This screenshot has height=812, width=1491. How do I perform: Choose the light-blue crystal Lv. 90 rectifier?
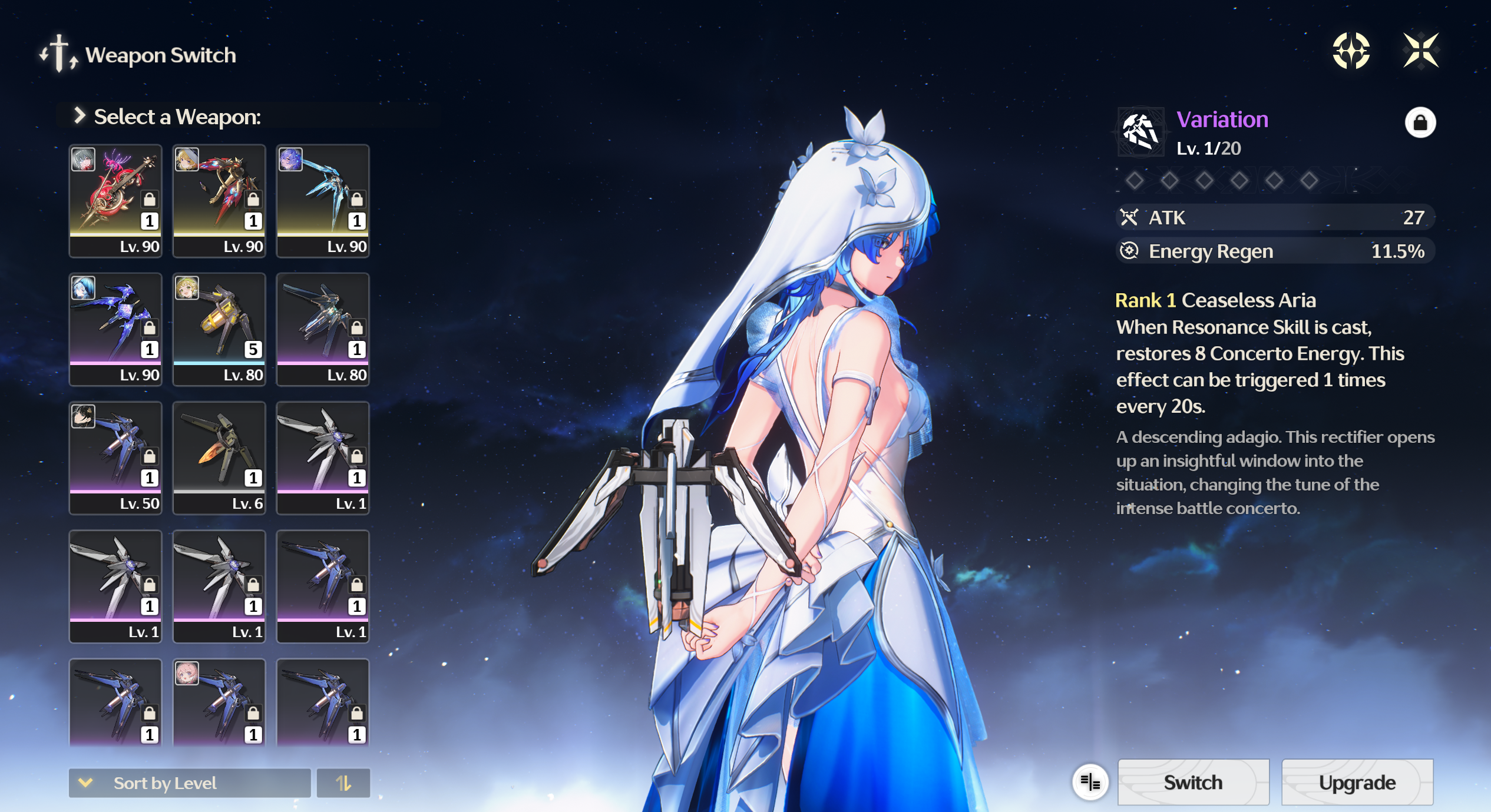point(323,200)
